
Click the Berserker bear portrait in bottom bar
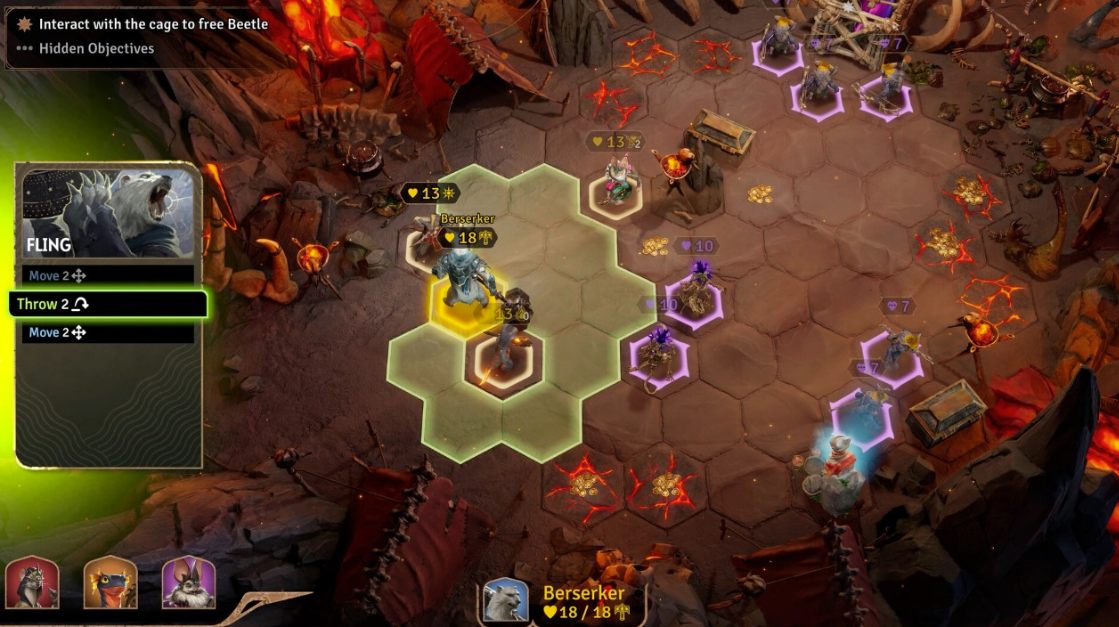point(506,601)
